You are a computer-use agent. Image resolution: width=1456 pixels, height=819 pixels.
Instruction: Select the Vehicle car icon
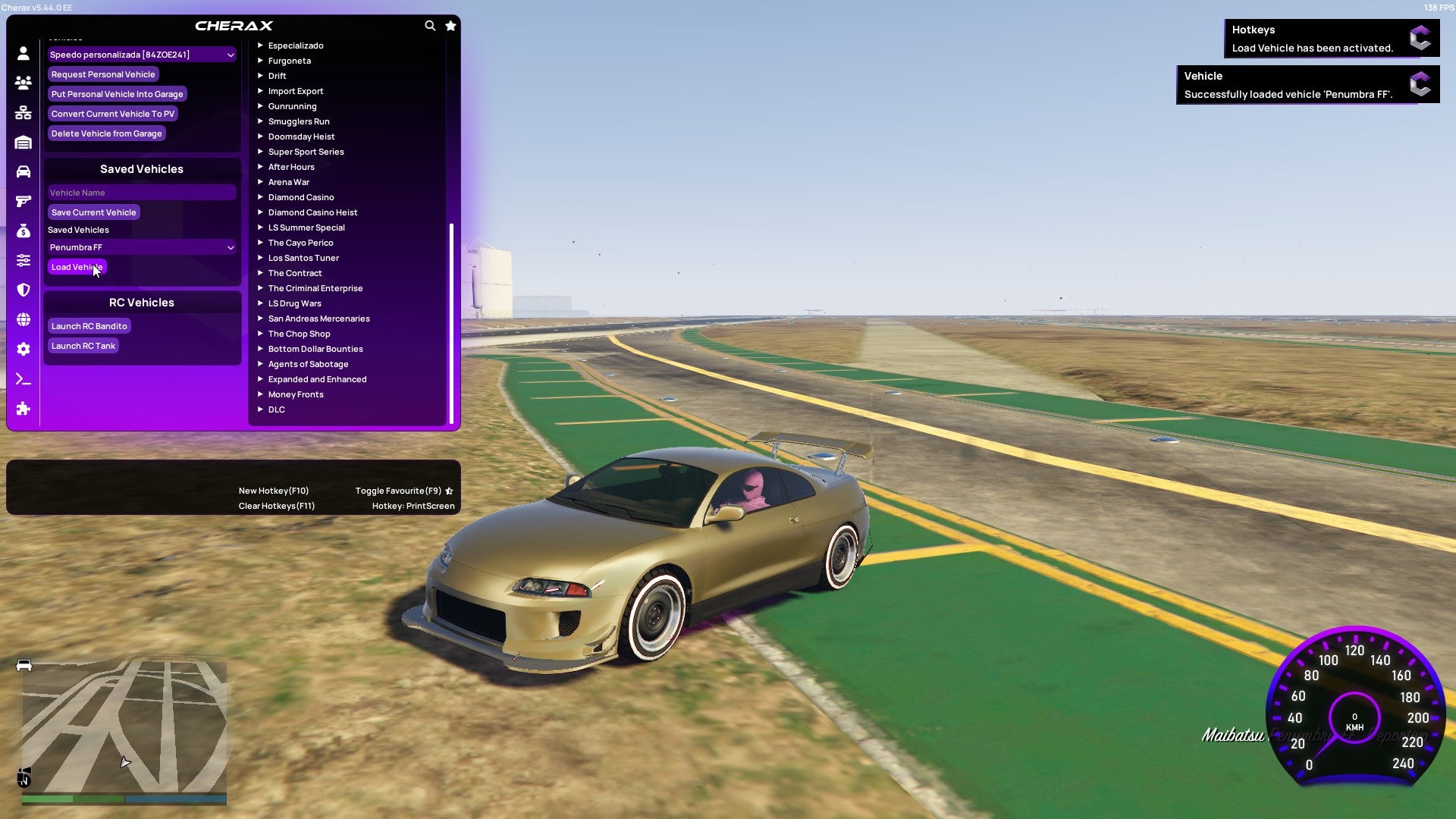(23, 171)
